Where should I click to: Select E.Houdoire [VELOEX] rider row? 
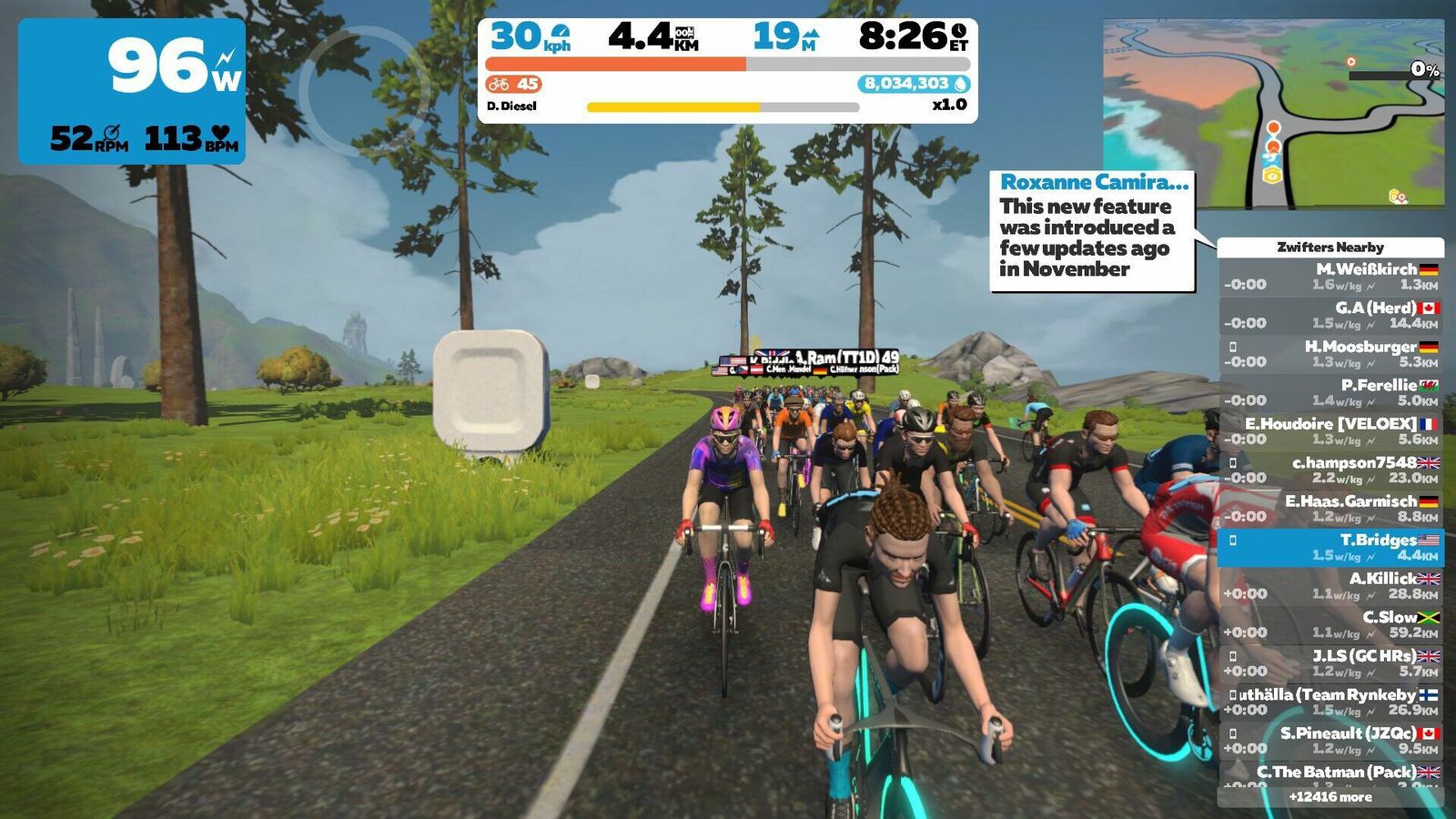(1330, 431)
